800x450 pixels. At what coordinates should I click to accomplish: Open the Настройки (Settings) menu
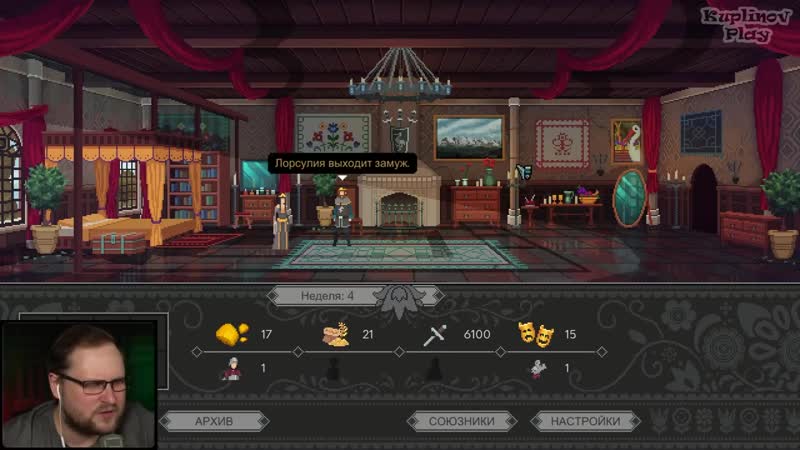[585, 421]
